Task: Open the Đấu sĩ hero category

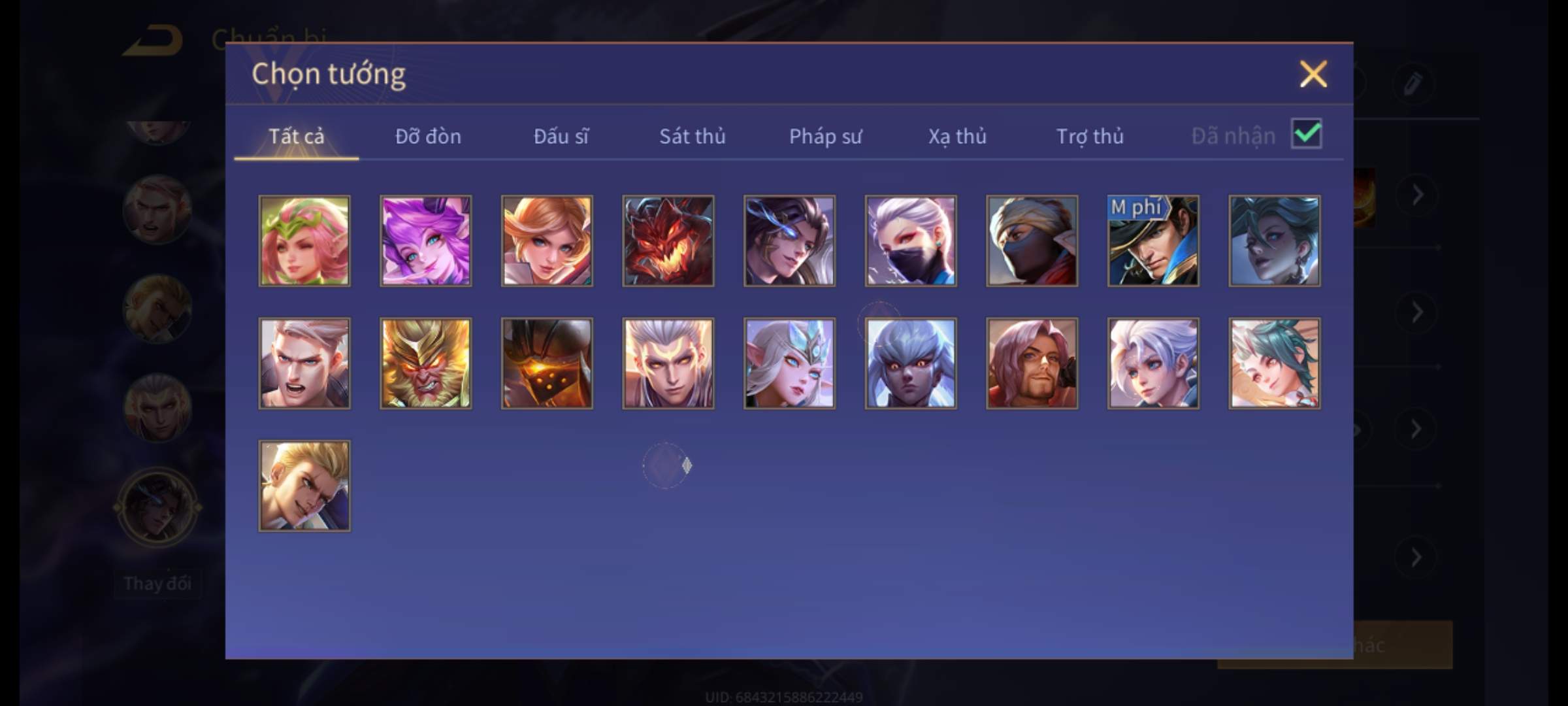Action: [561, 136]
